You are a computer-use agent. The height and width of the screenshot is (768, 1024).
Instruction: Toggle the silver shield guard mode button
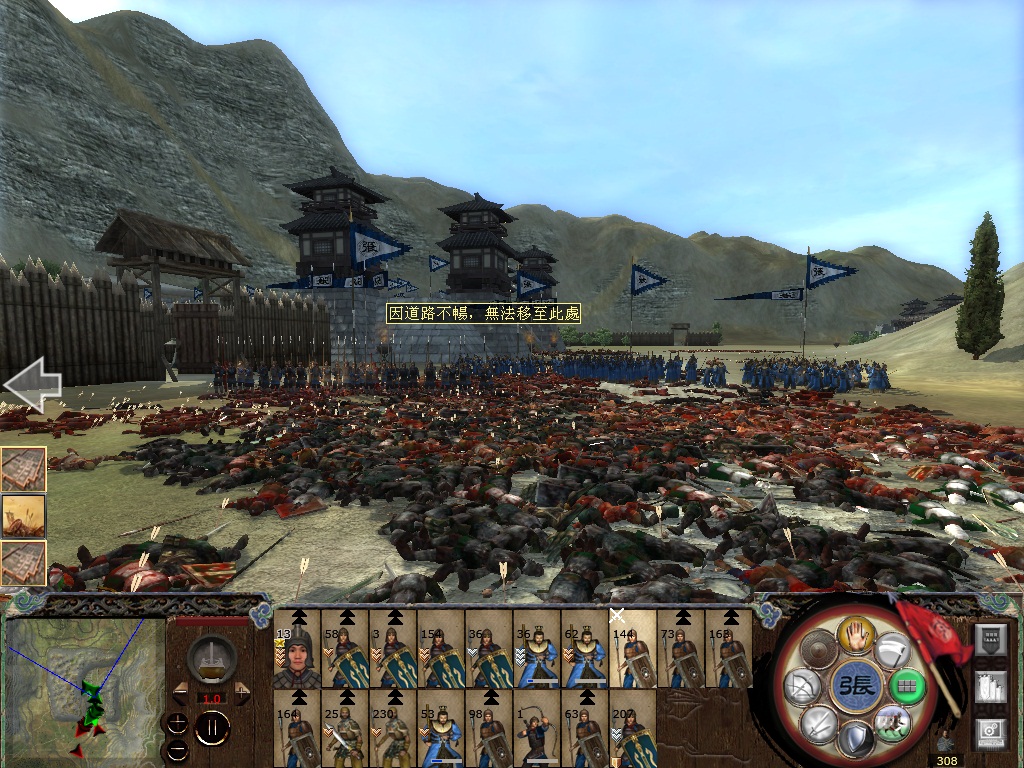(857, 741)
